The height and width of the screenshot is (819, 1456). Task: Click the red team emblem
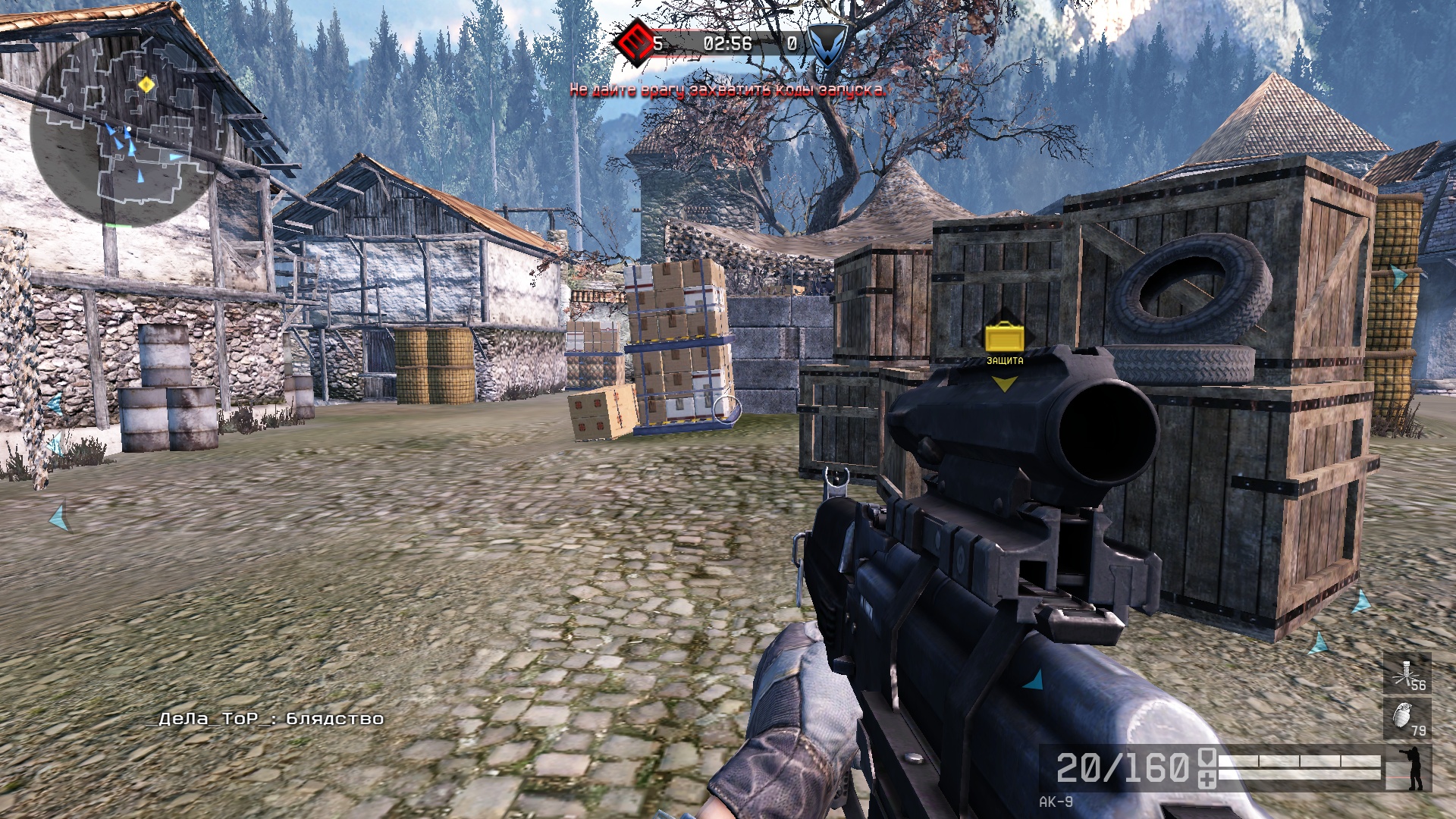(x=634, y=42)
